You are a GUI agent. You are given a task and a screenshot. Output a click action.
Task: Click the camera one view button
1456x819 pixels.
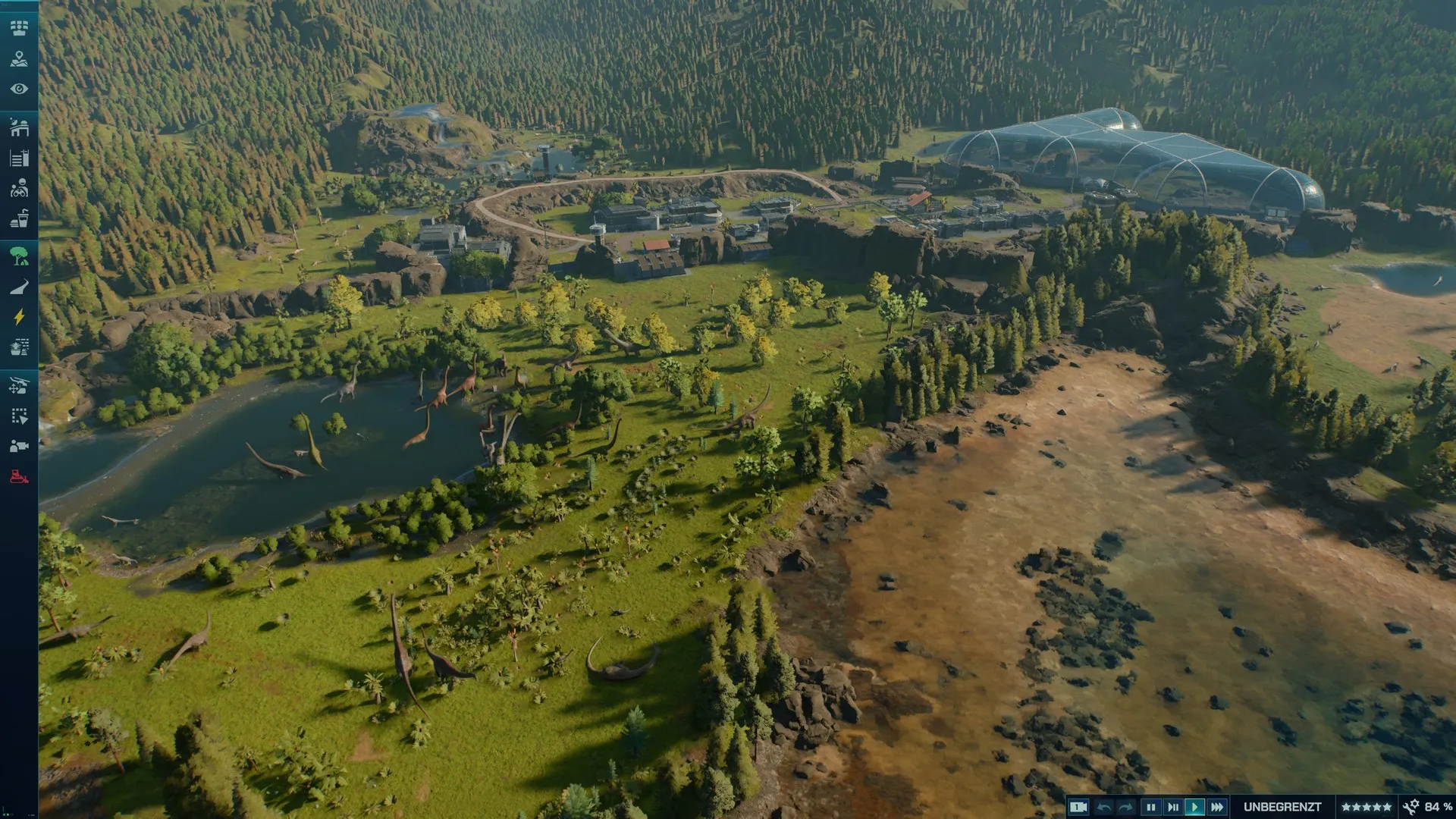[x=1078, y=807]
